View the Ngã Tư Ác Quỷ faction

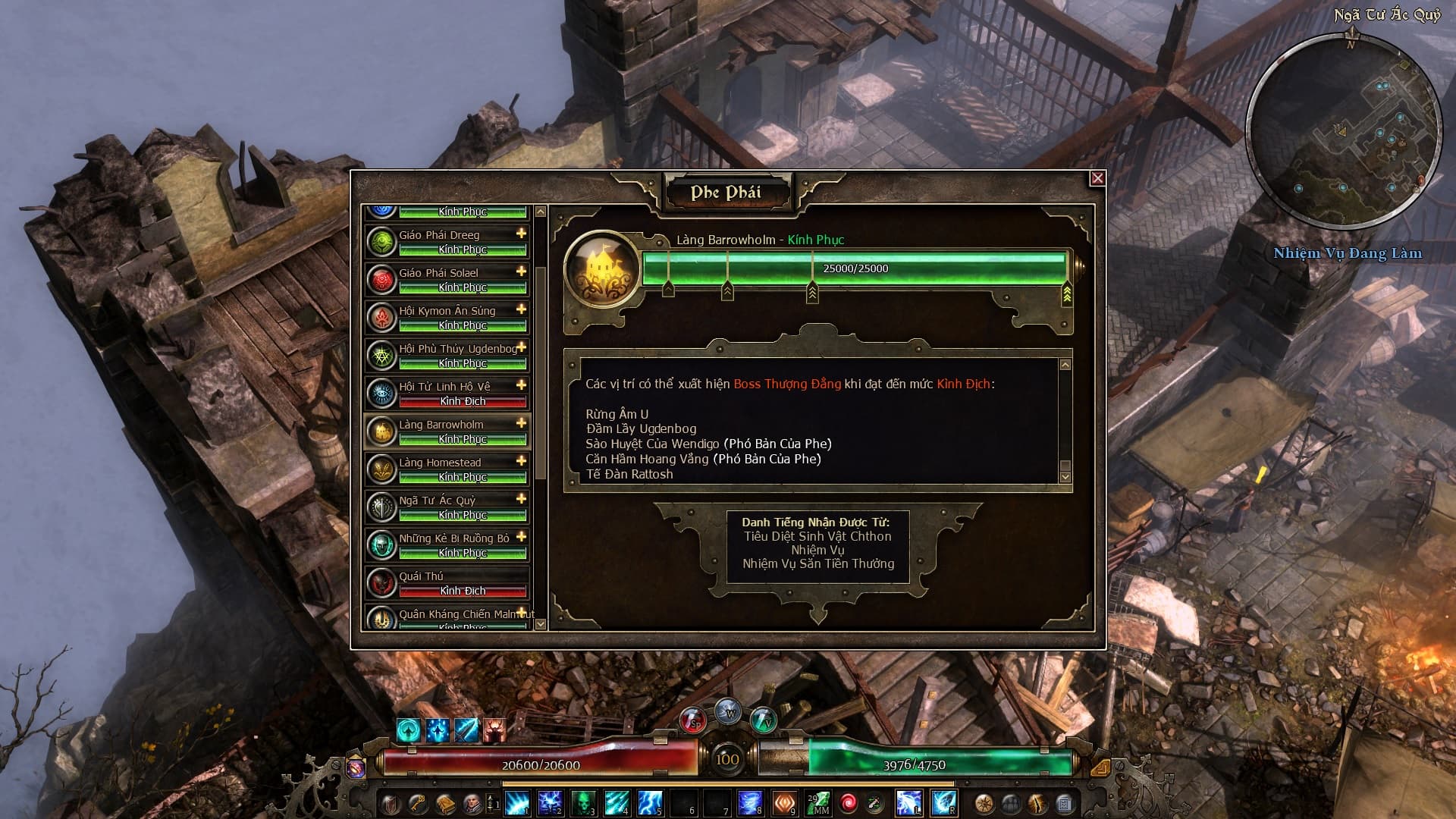(447, 507)
